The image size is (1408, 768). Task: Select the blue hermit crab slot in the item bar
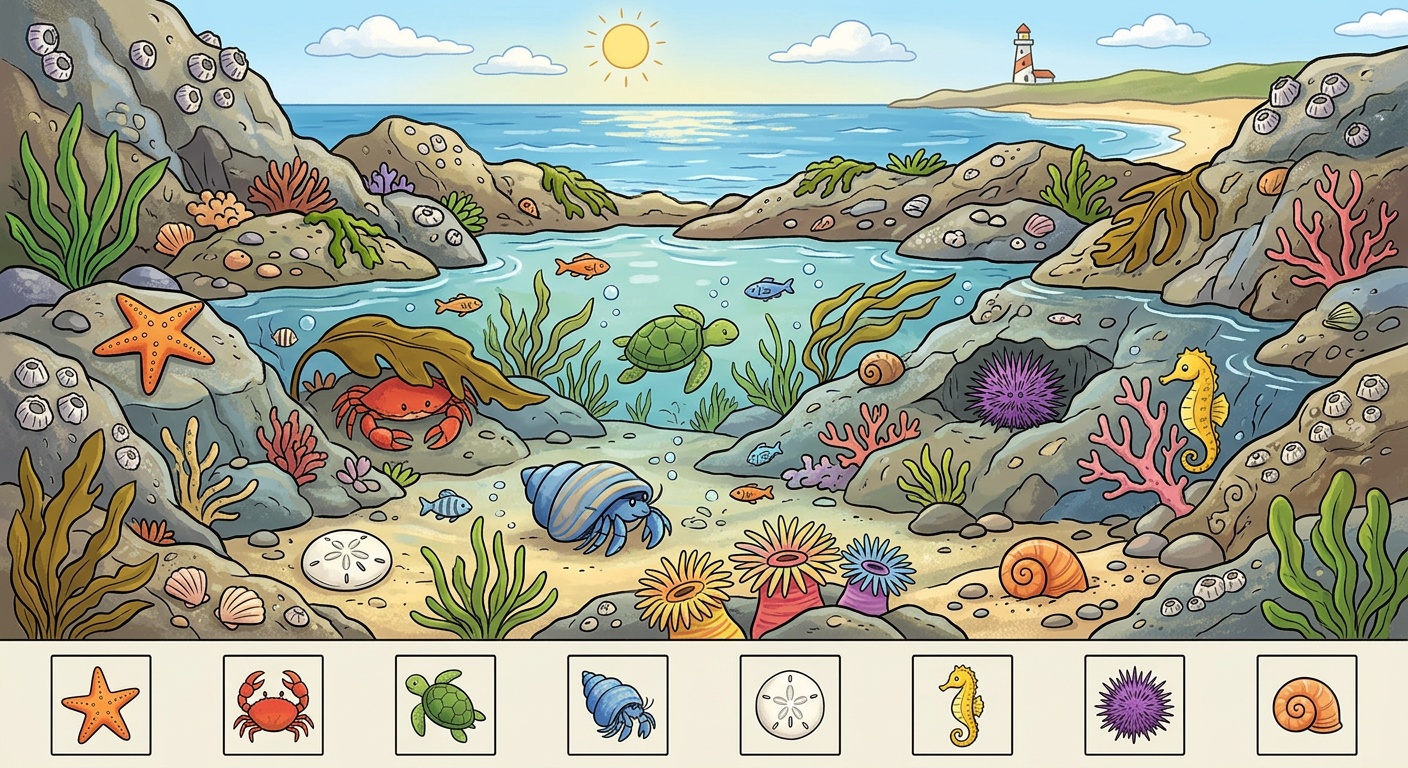pos(617,705)
